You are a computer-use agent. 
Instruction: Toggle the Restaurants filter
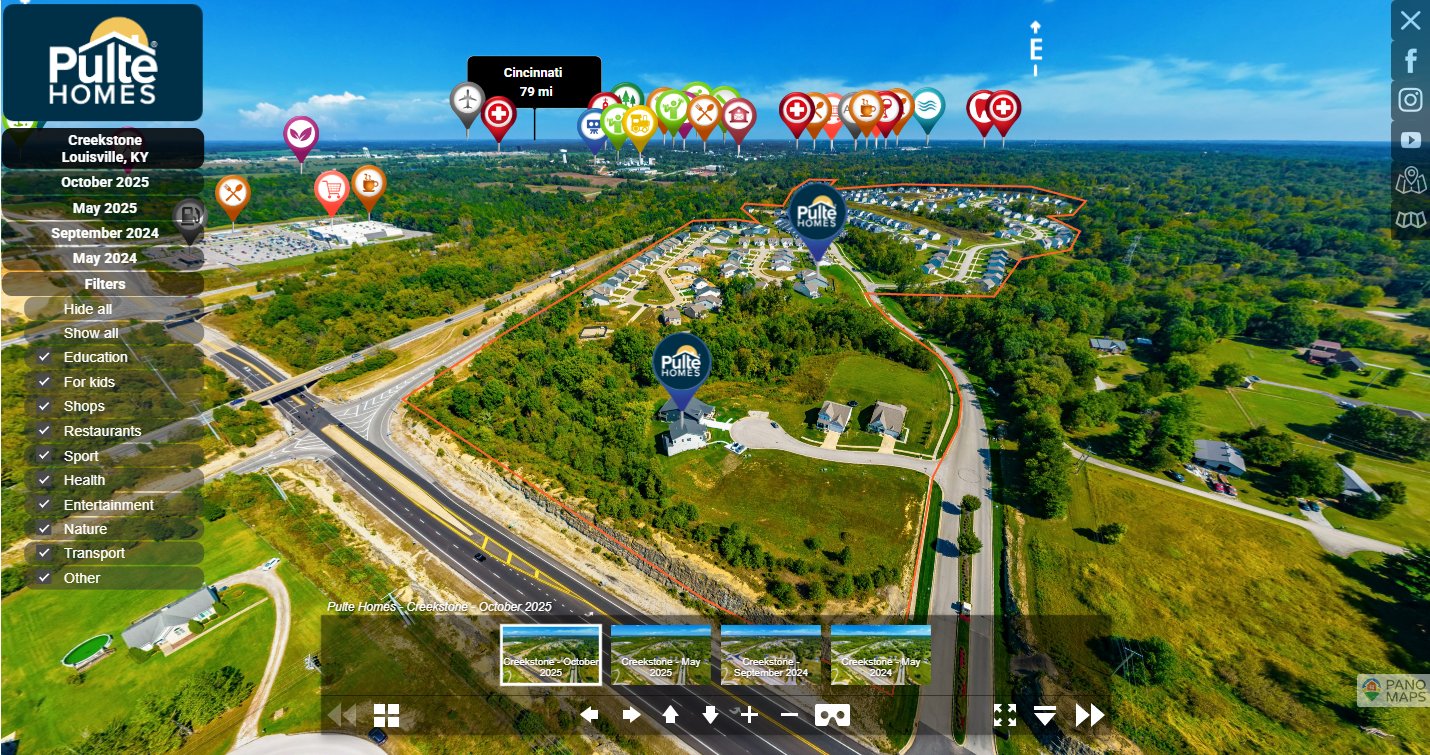44,431
